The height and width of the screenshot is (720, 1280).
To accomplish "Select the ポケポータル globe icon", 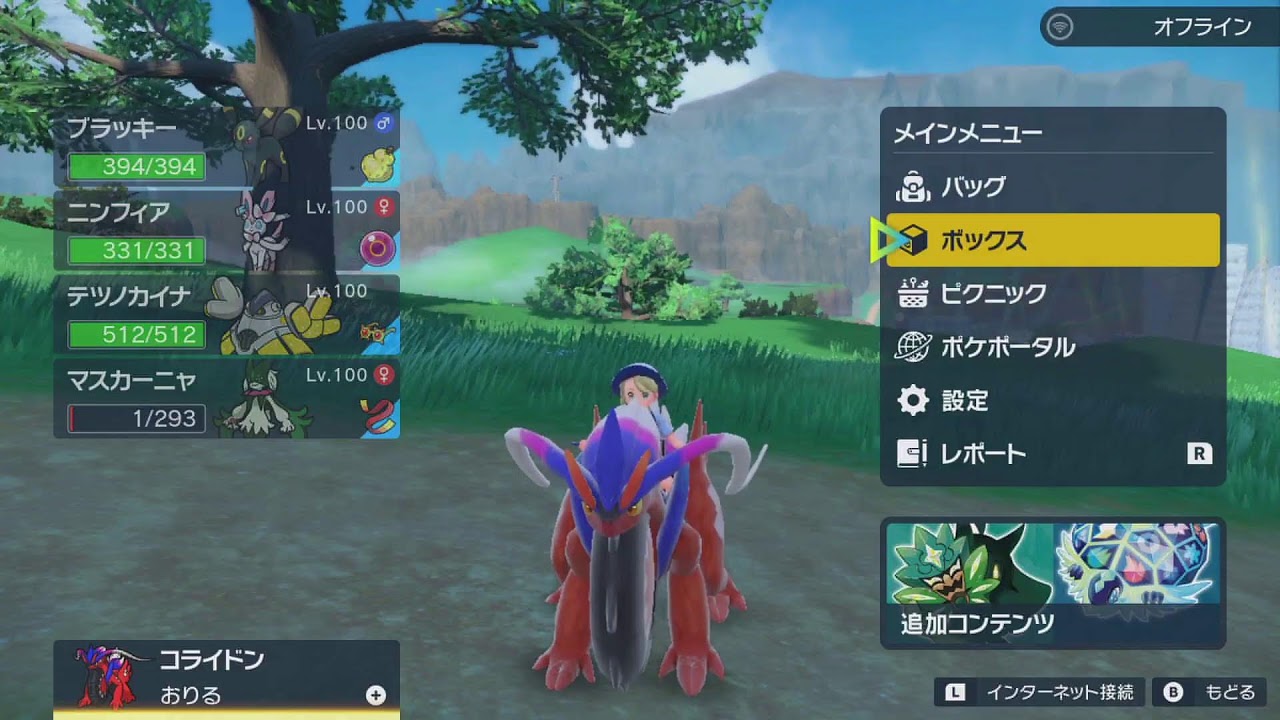I will [911, 345].
